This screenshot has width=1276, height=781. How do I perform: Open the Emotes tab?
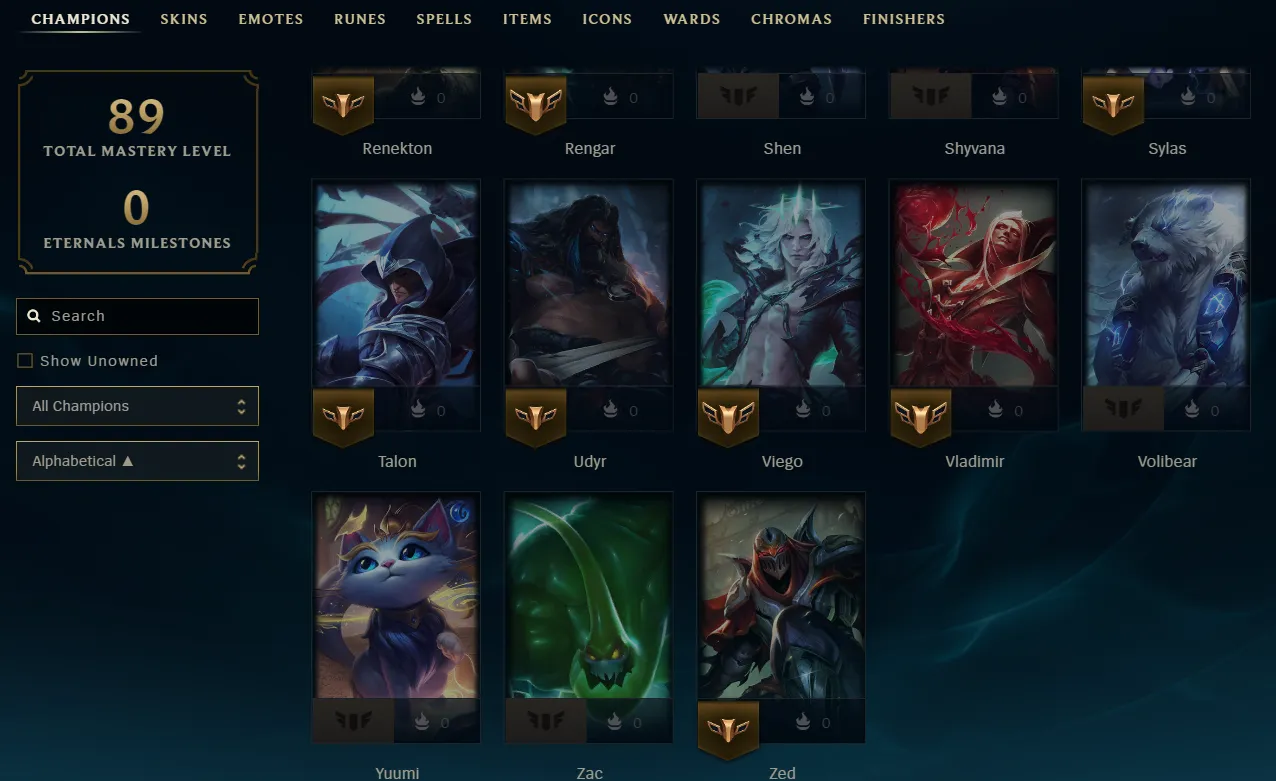[x=270, y=19]
